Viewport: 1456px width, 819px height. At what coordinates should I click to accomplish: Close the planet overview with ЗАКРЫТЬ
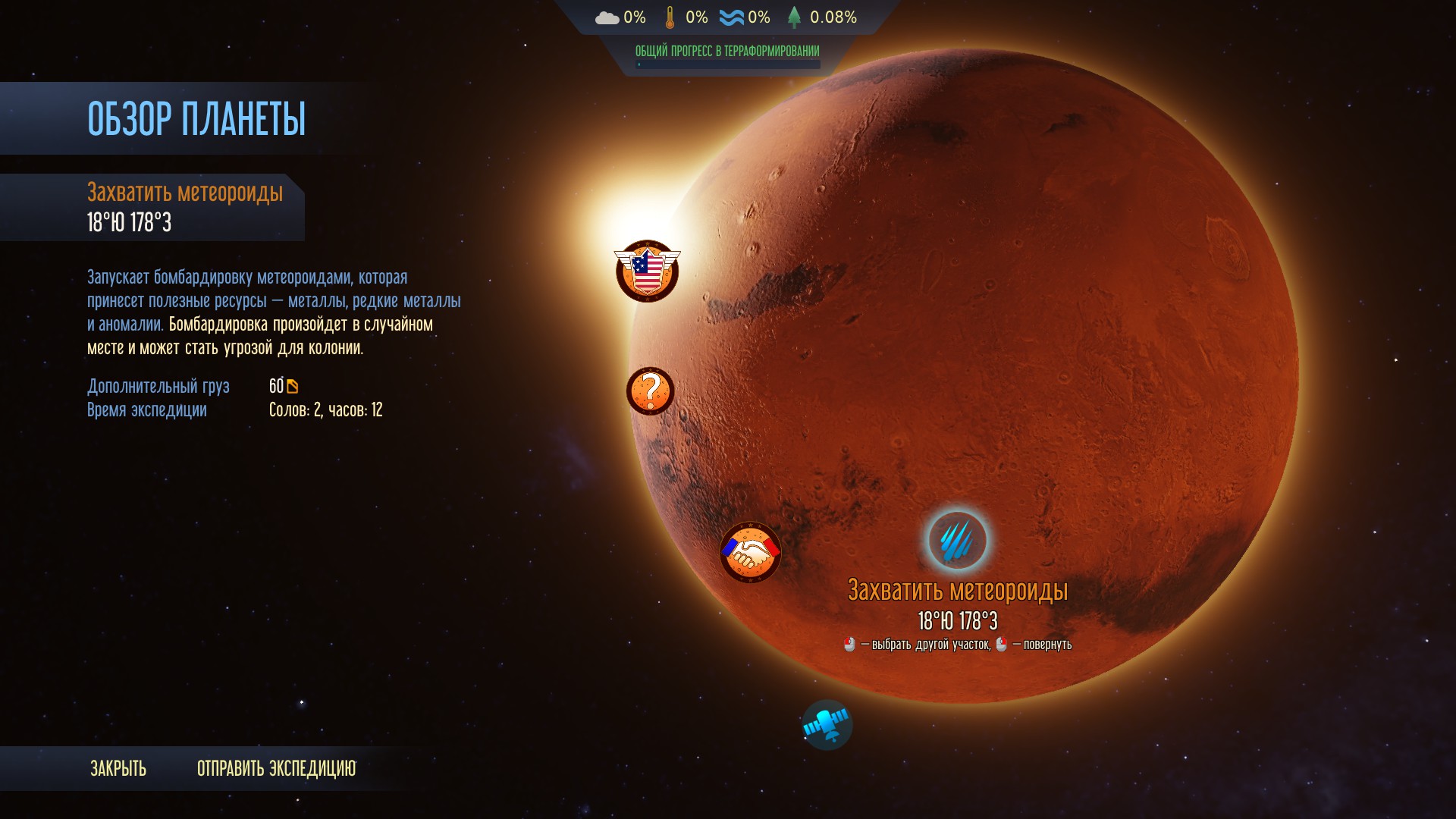[118, 768]
